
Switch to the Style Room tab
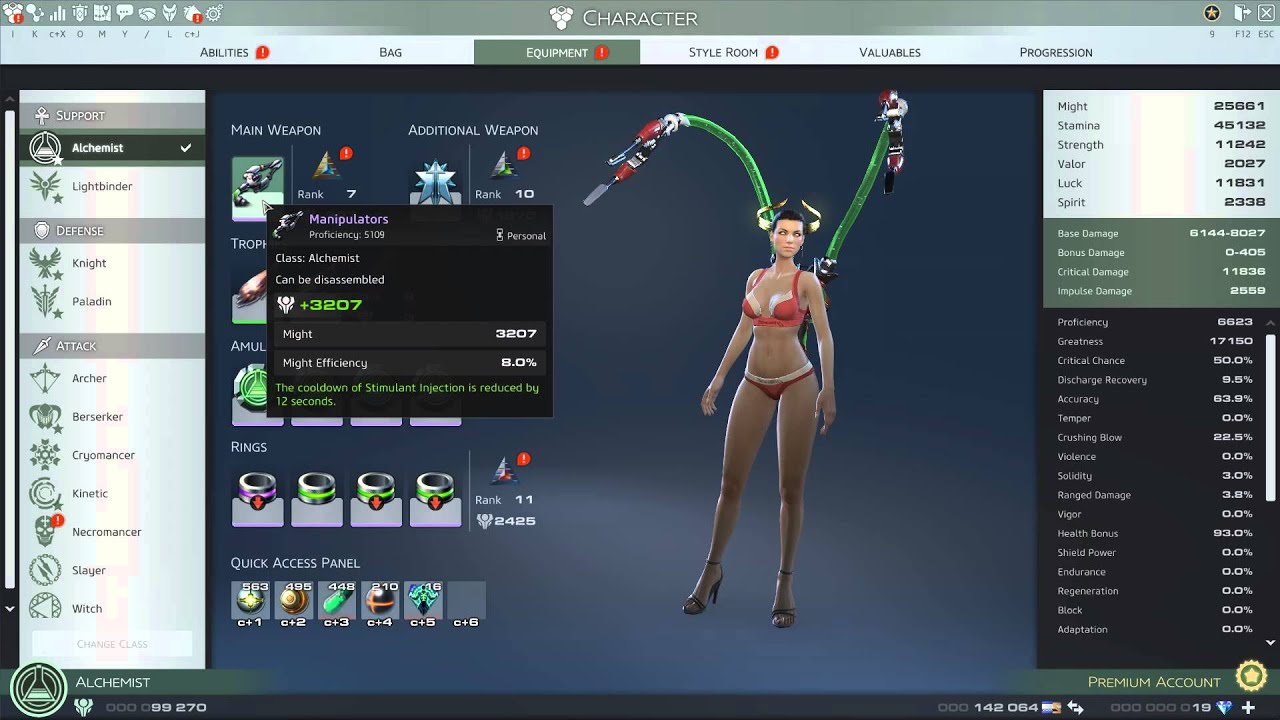(x=722, y=52)
